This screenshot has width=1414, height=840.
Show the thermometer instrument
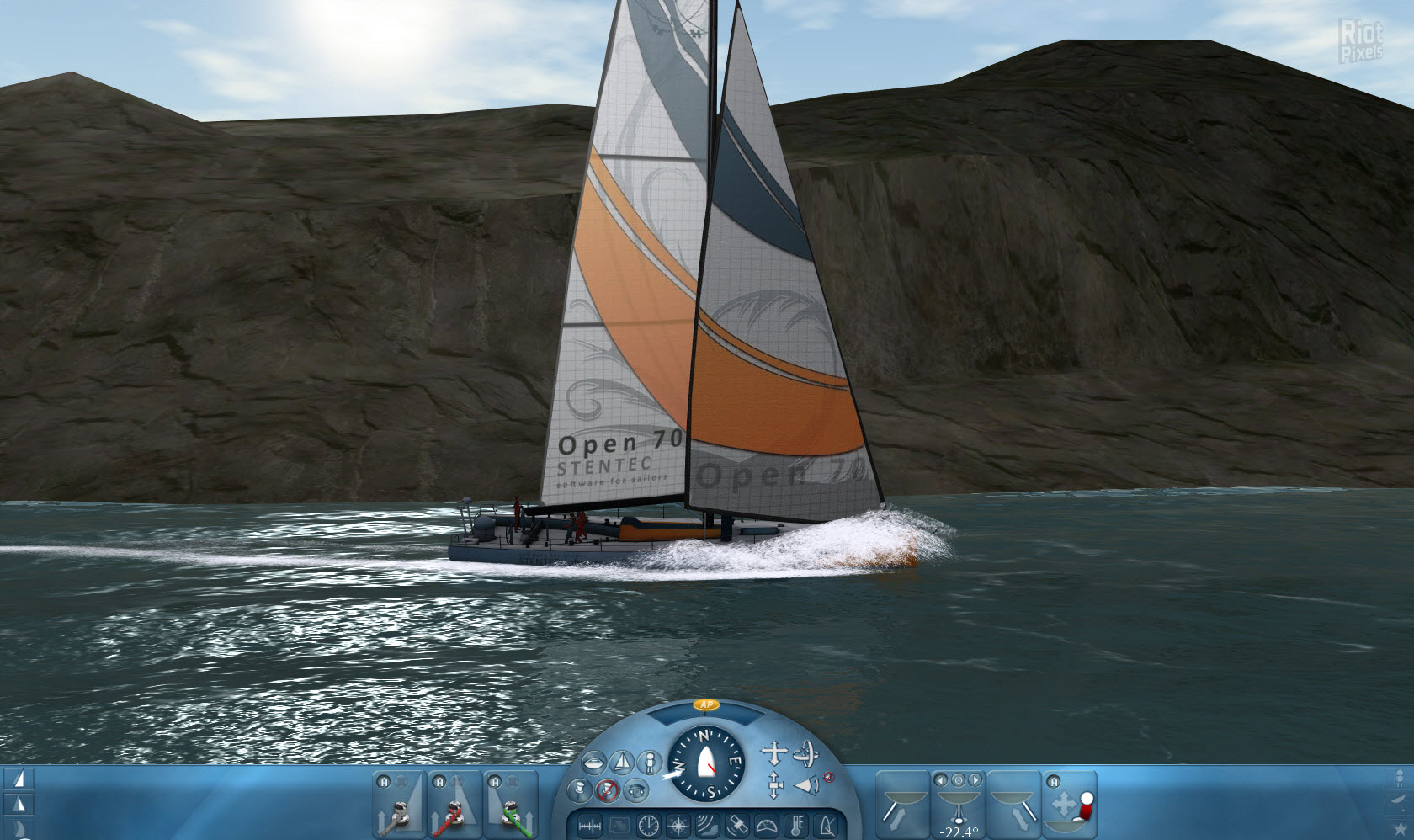click(798, 826)
